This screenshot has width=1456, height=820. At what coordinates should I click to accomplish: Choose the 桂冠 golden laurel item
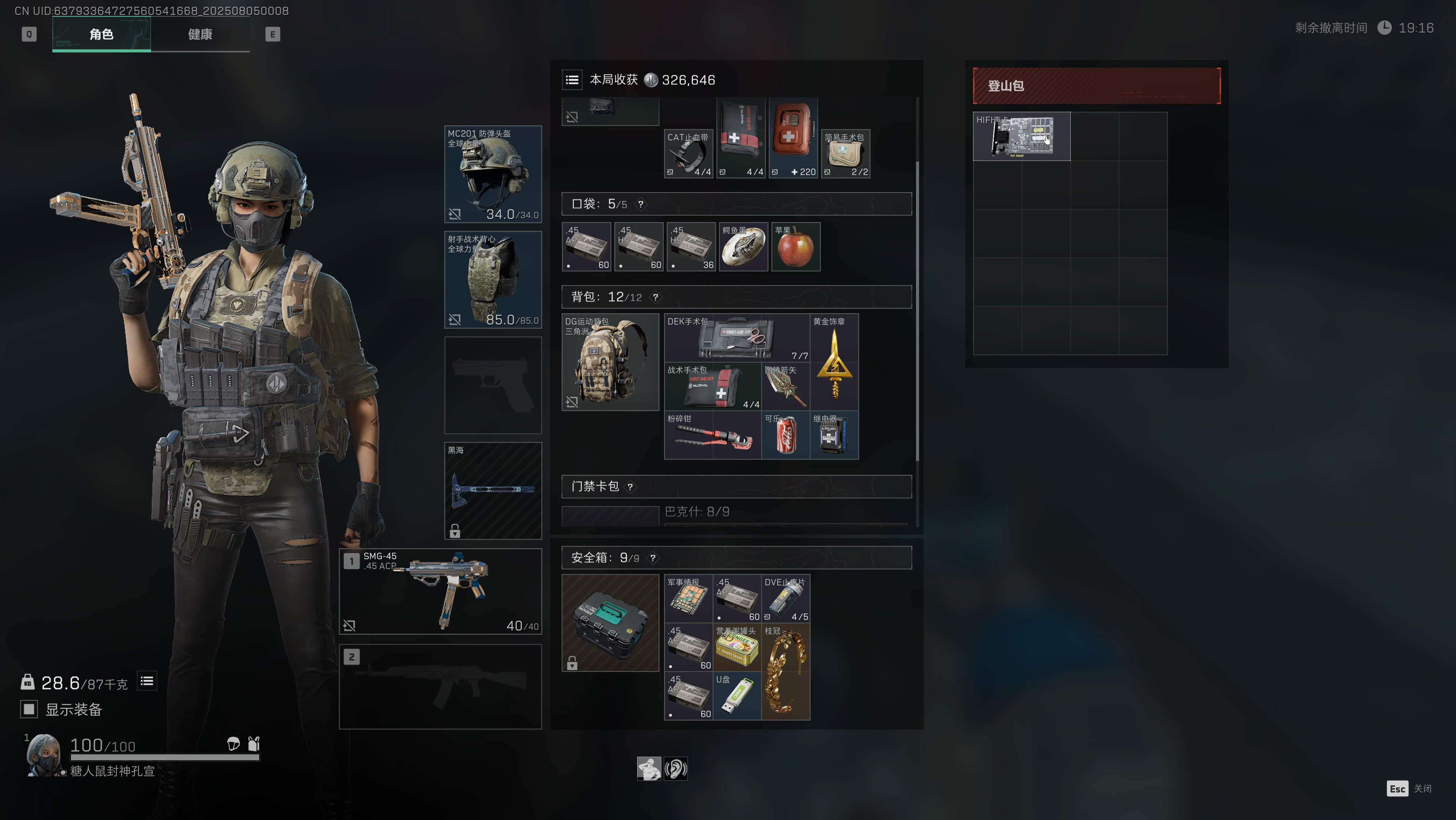(x=785, y=671)
